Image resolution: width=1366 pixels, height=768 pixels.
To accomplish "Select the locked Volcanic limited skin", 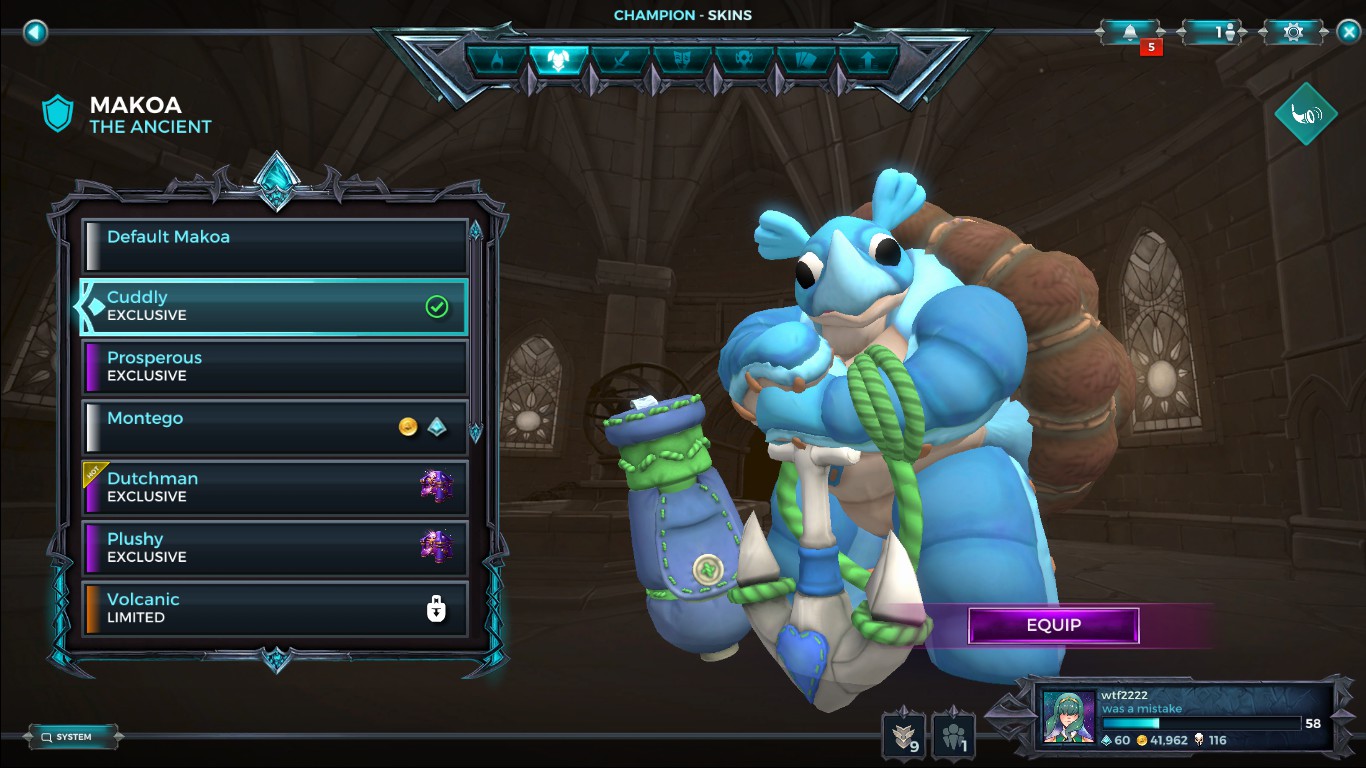I will pos(274,608).
